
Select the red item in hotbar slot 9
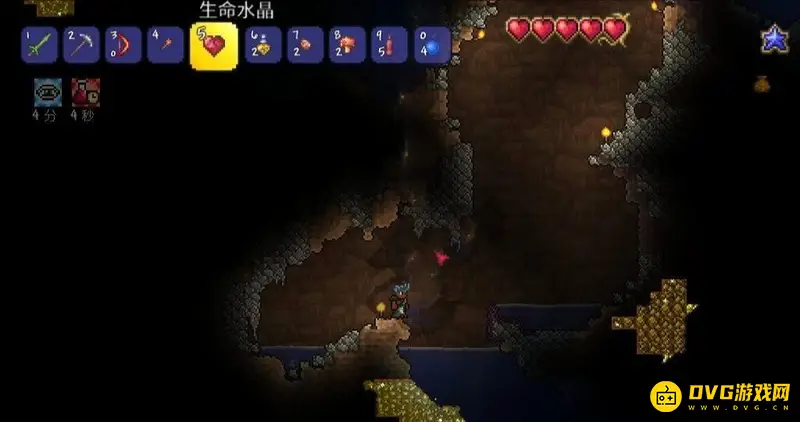click(x=390, y=45)
